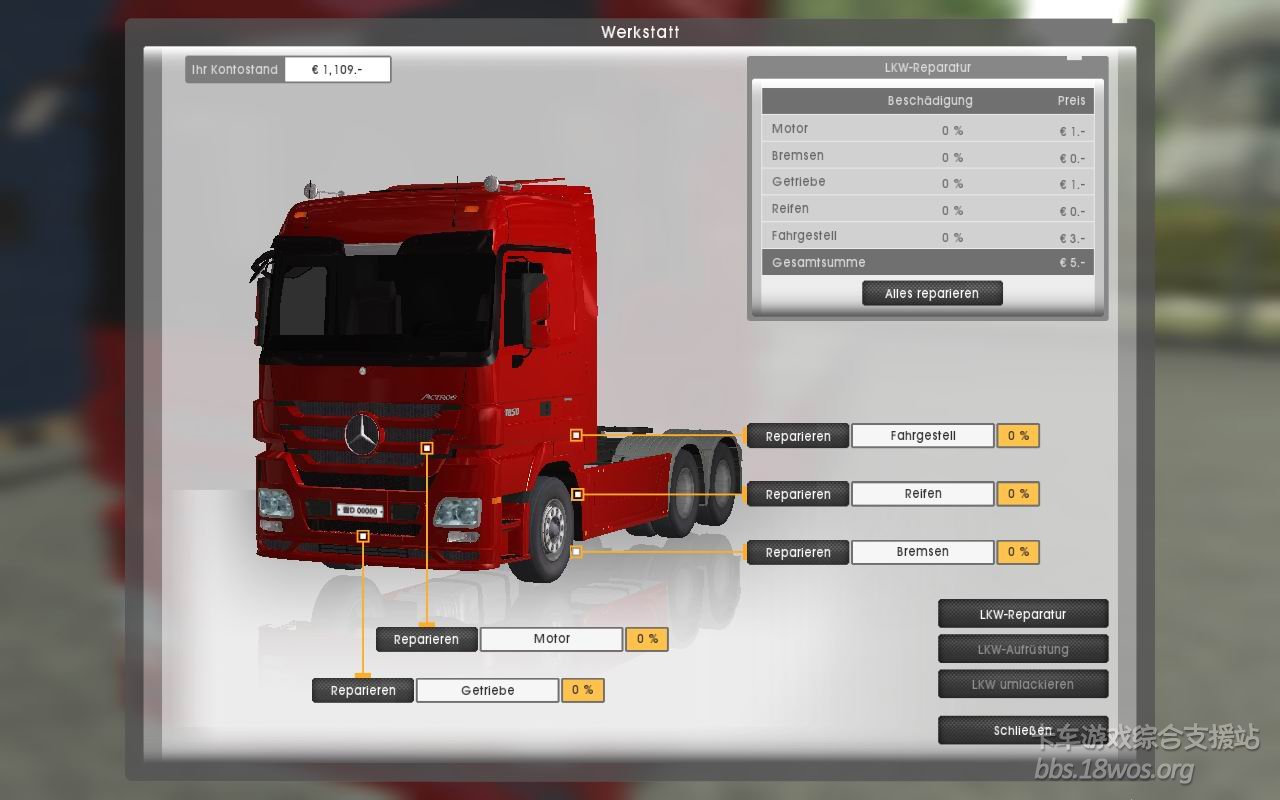Open the LKW-Reparatur section
This screenshot has height=800, width=1280.
pyautogui.click(x=1022, y=614)
